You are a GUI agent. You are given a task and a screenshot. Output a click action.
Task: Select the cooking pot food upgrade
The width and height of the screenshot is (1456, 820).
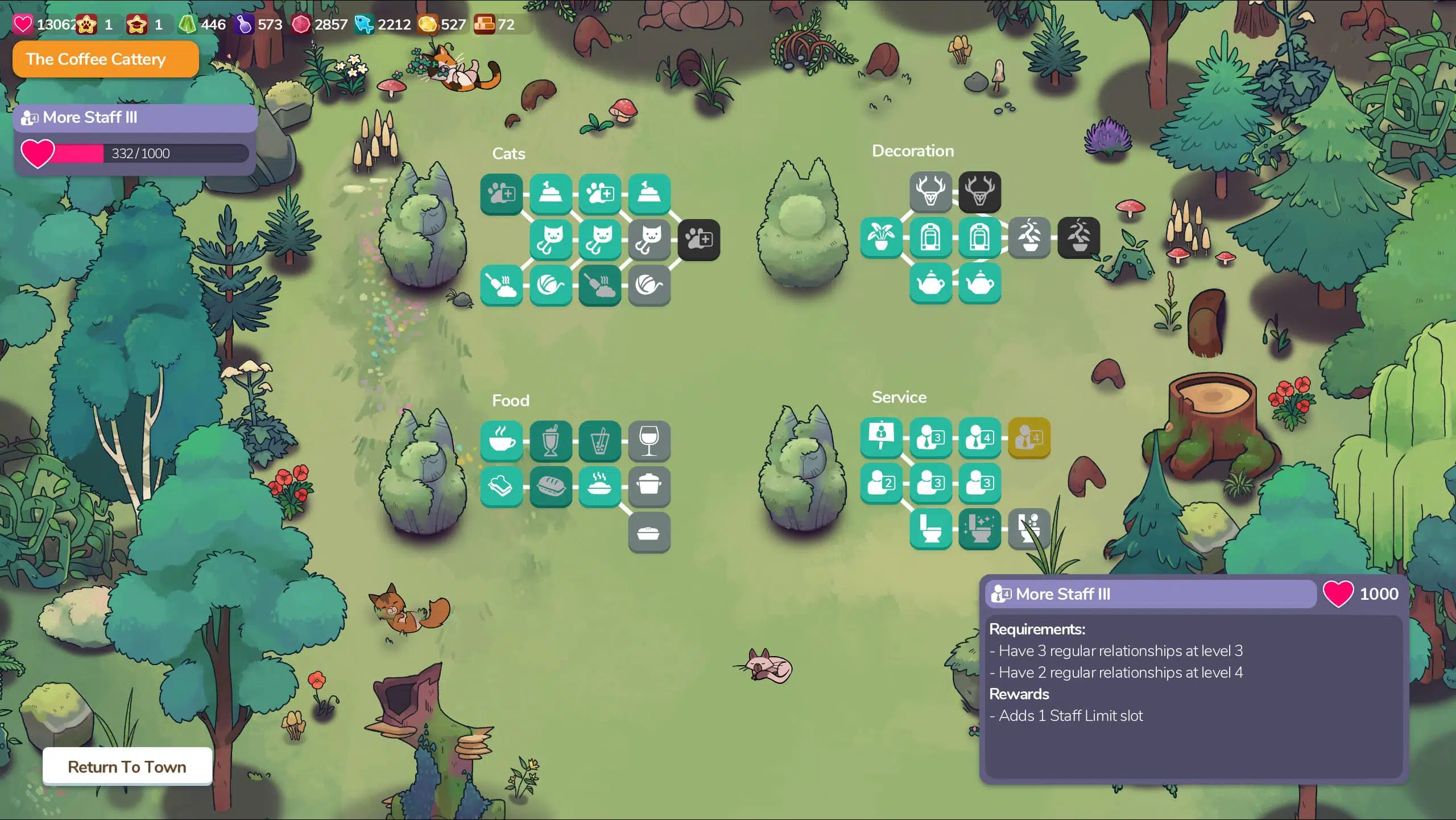pyautogui.click(x=649, y=487)
